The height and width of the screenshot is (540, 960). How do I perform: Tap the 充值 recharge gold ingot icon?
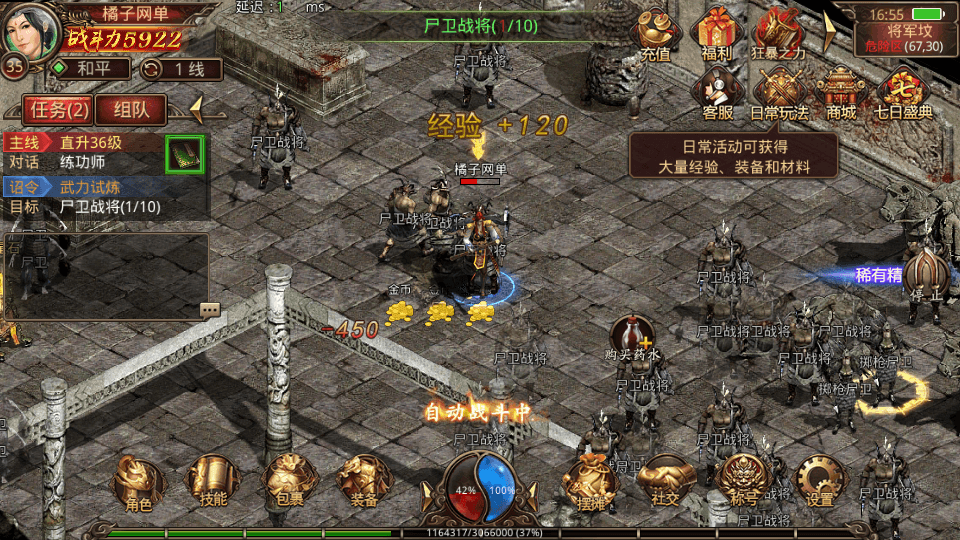(x=655, y=33)
